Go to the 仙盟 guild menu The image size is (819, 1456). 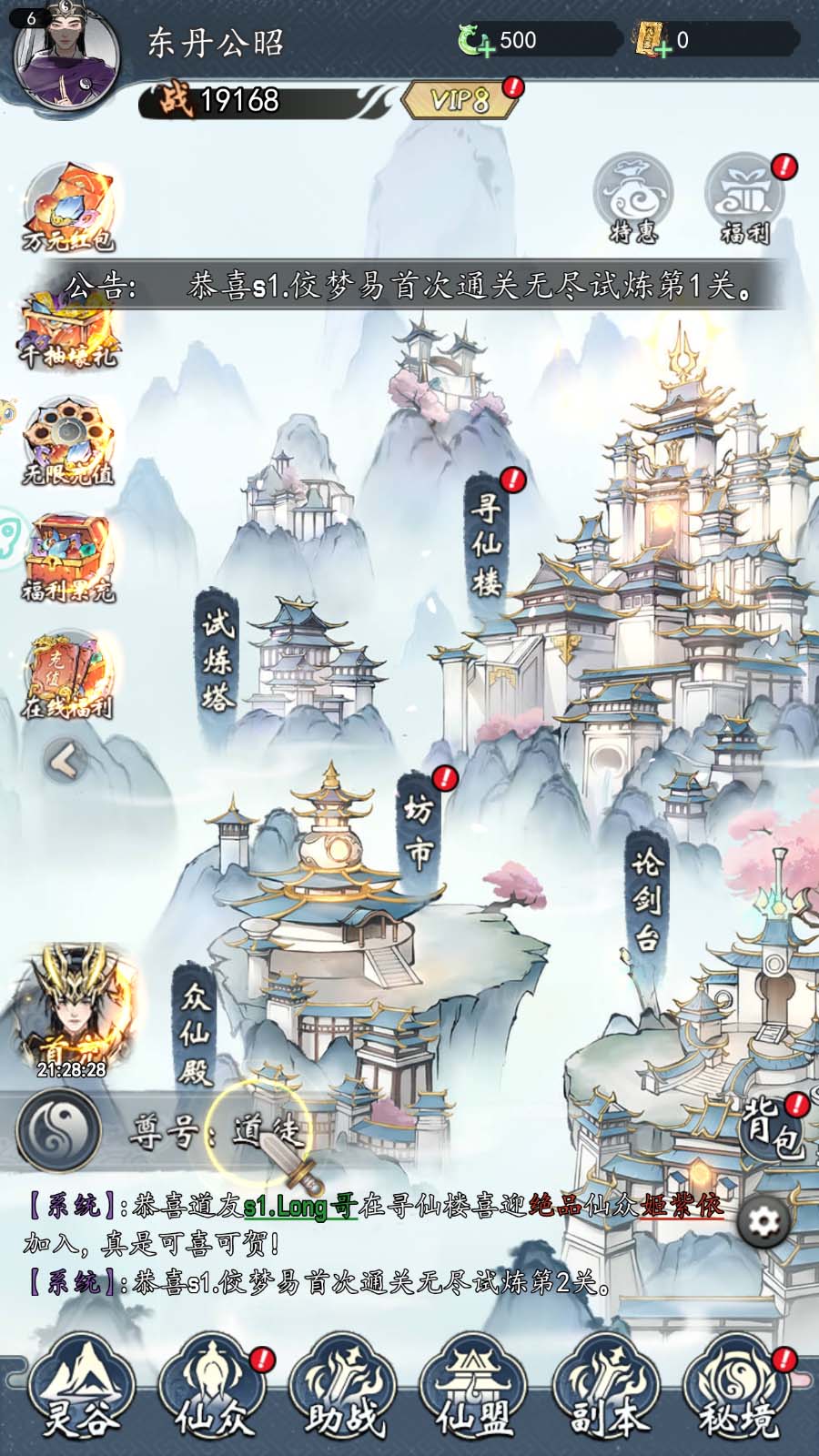(x=475, y=1390)
